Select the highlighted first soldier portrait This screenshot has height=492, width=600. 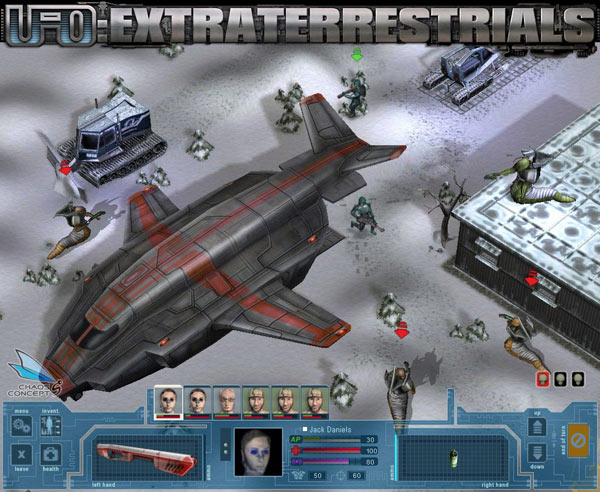(x=169, y=401)
